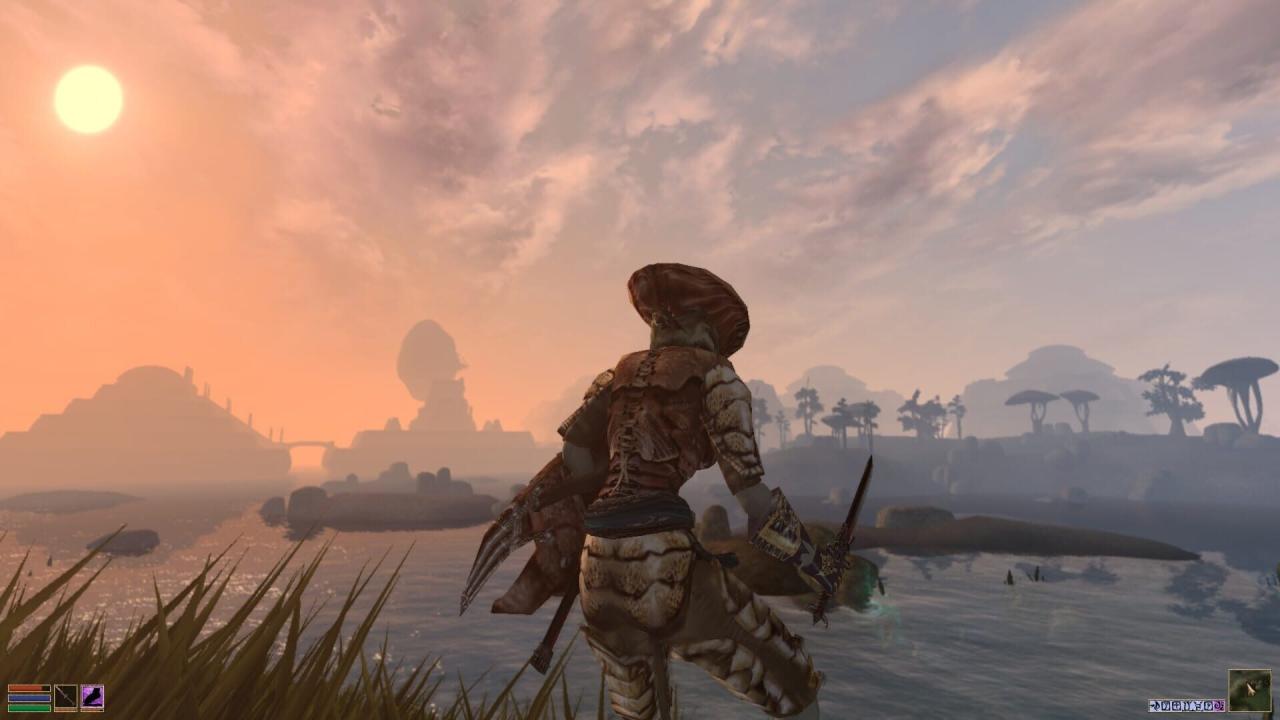Open the minimap in the corner
The width and height of the screenshot is (1280, 720).
pyautogui.click(x=1250, y=690)
